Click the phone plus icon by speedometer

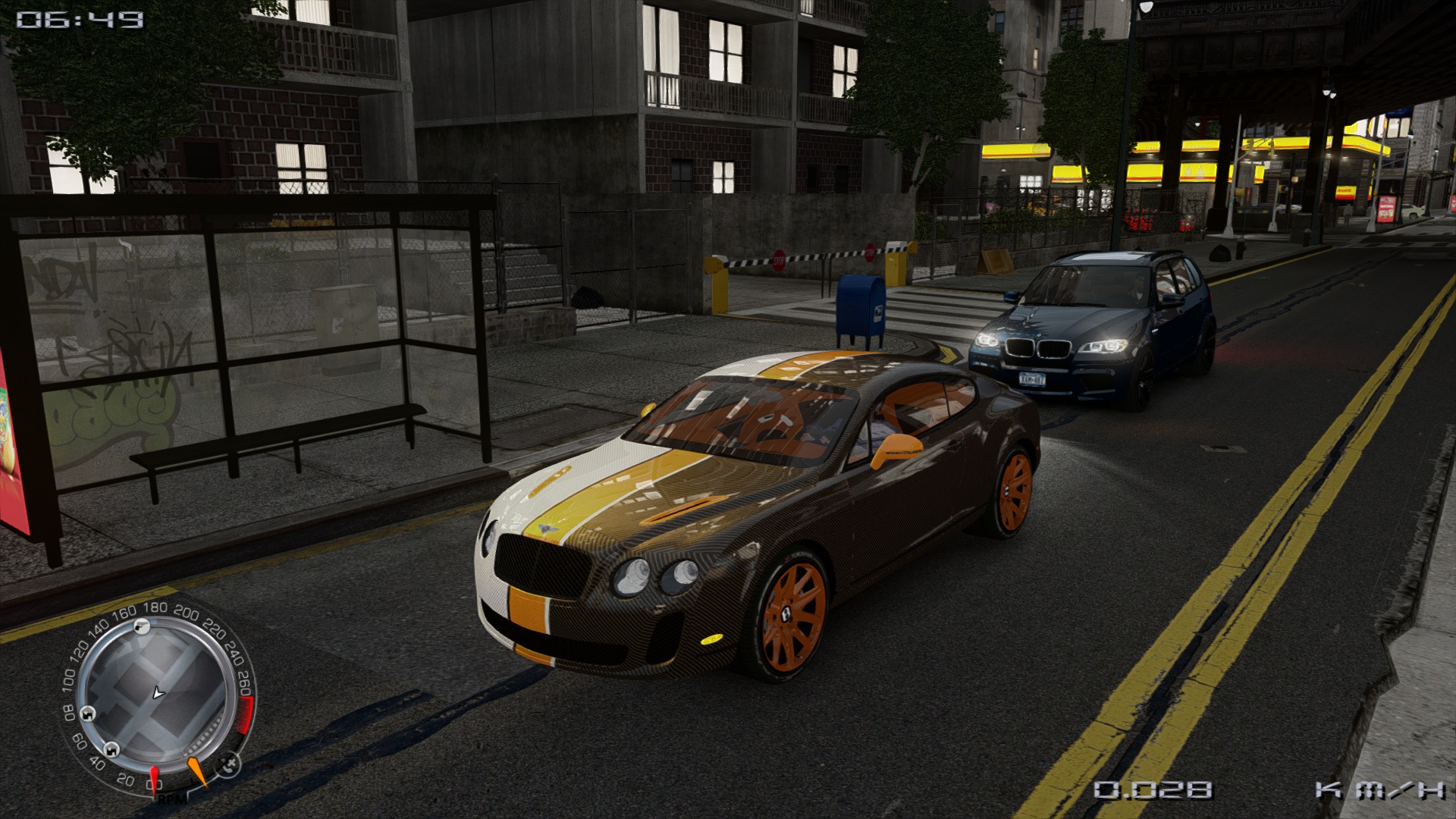(x=228, y=763)
